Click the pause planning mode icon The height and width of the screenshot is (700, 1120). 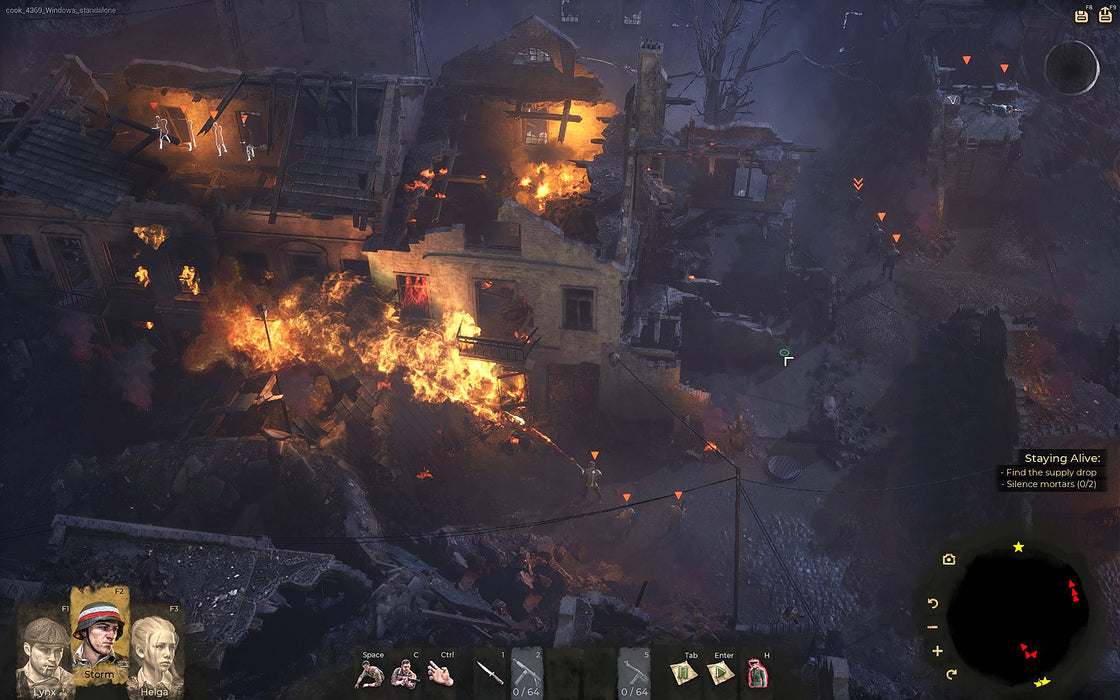684,673
